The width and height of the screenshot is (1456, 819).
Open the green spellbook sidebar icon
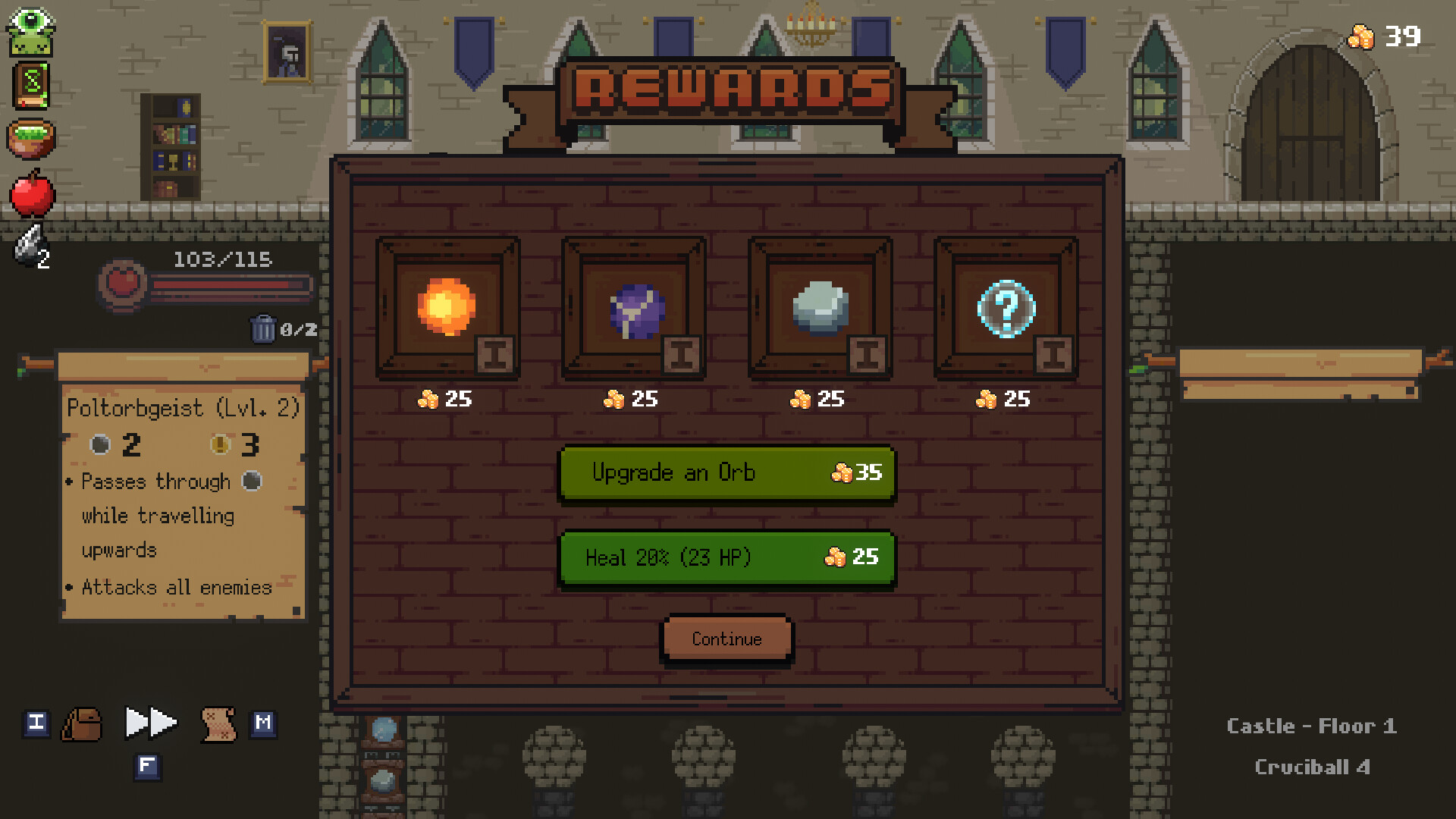[31, 86]
